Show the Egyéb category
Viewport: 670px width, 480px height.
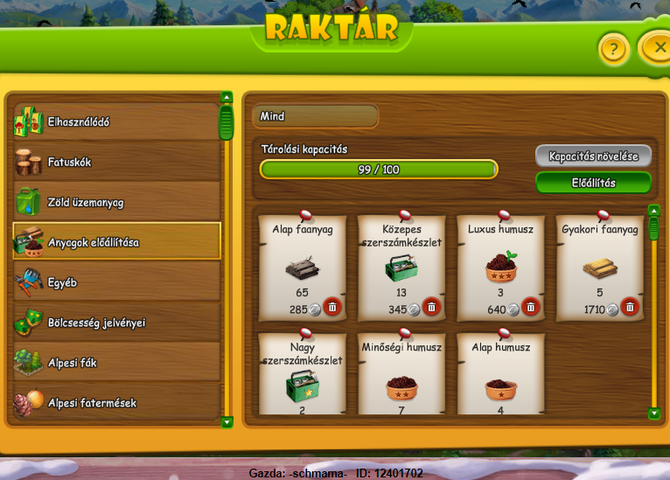[115, 283]
